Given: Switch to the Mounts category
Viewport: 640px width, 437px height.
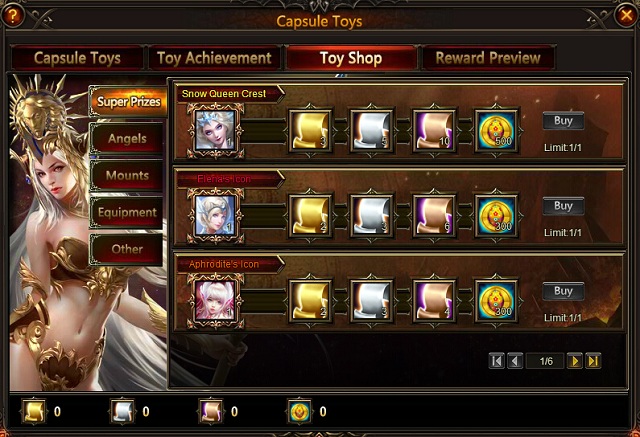Looking at the screenshot, I should (127, 175).
